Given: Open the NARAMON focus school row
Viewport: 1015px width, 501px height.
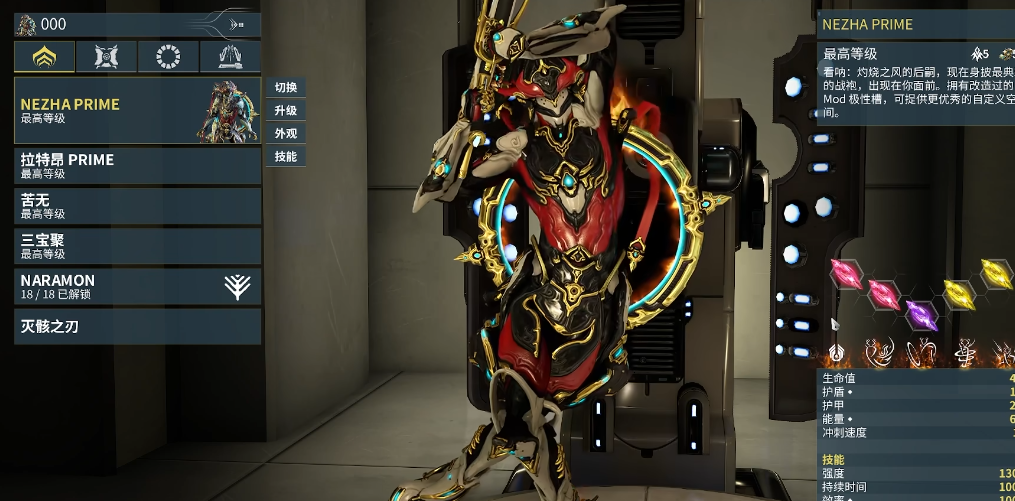Looking at the screenshot, I should pyautogui.click(x=137, y=287).
